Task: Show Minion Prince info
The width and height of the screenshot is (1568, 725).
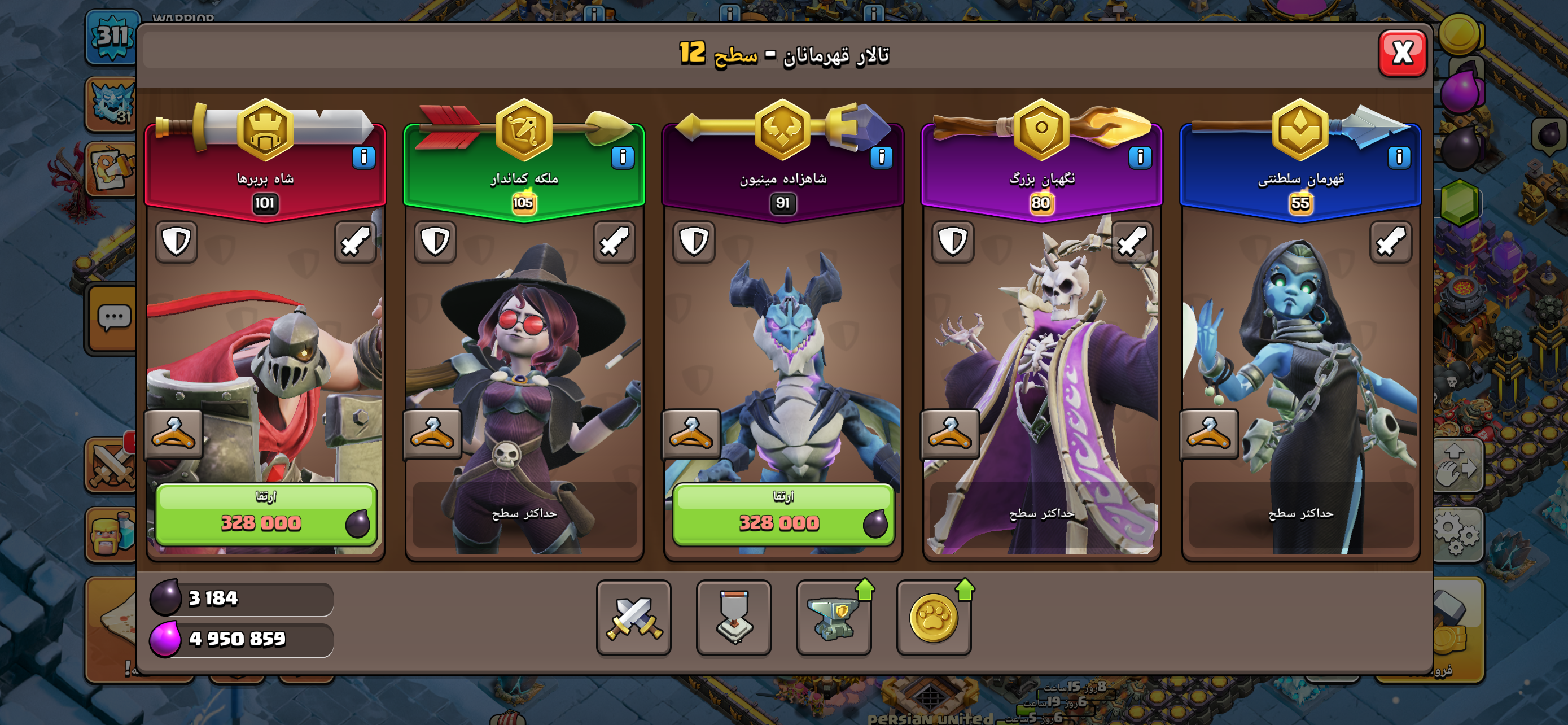Action: (881, 157)
